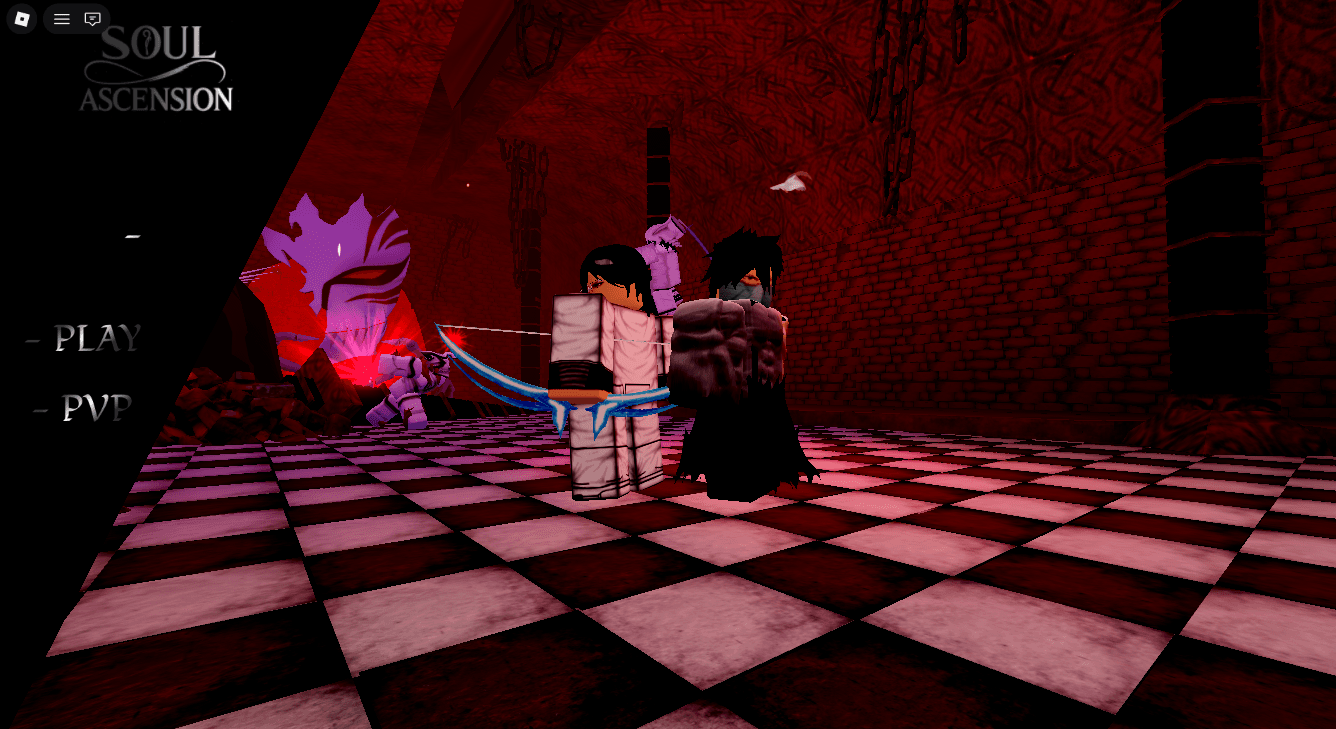Image resolution: width=1336 pixels, height=729 pixels.
Task: Click the Roblox logo icon top-left
Action: [x=21, y=19]
